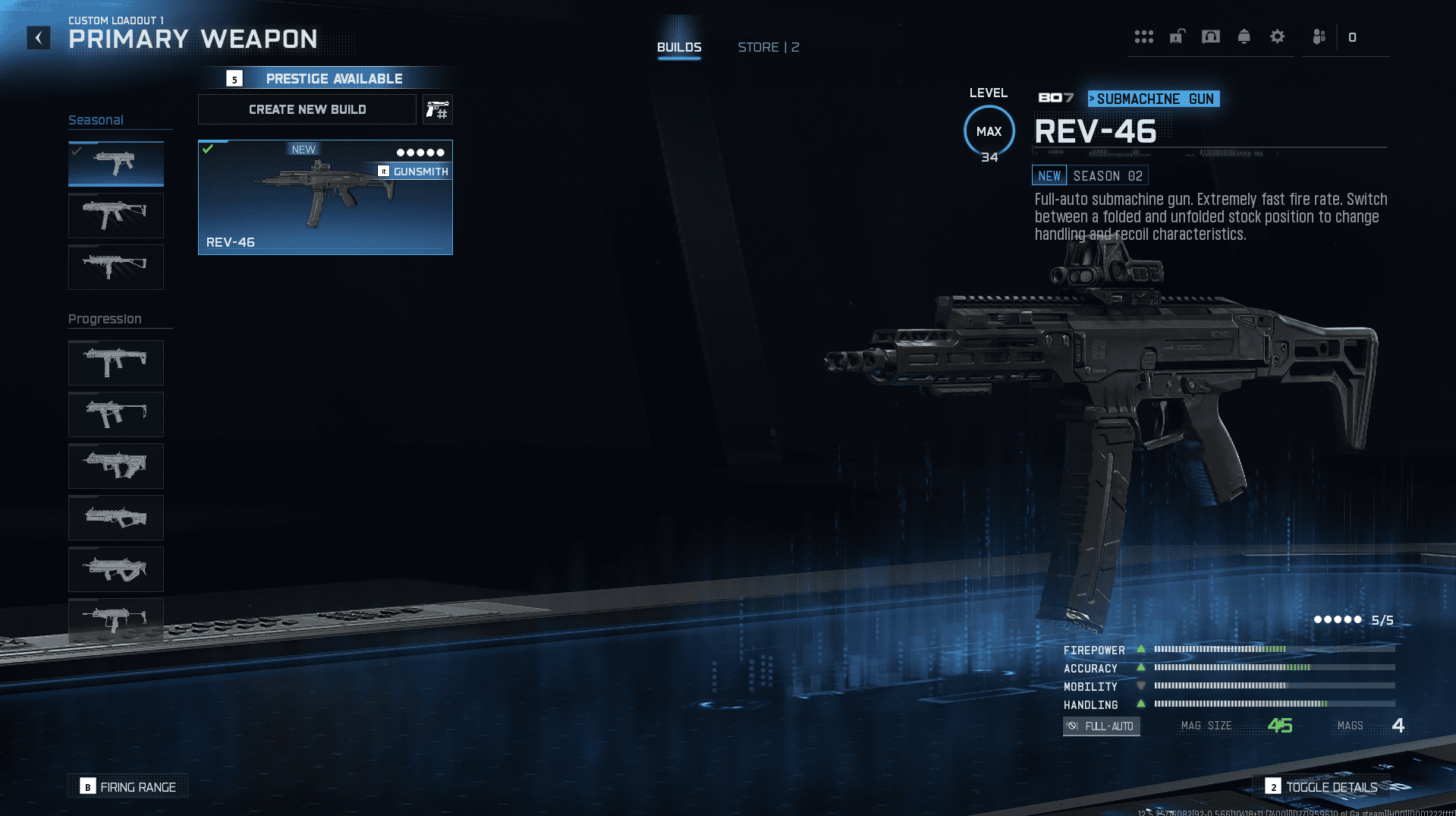
Task: Expand the Progression weapons section header
Action: click(x=105, y=319)
